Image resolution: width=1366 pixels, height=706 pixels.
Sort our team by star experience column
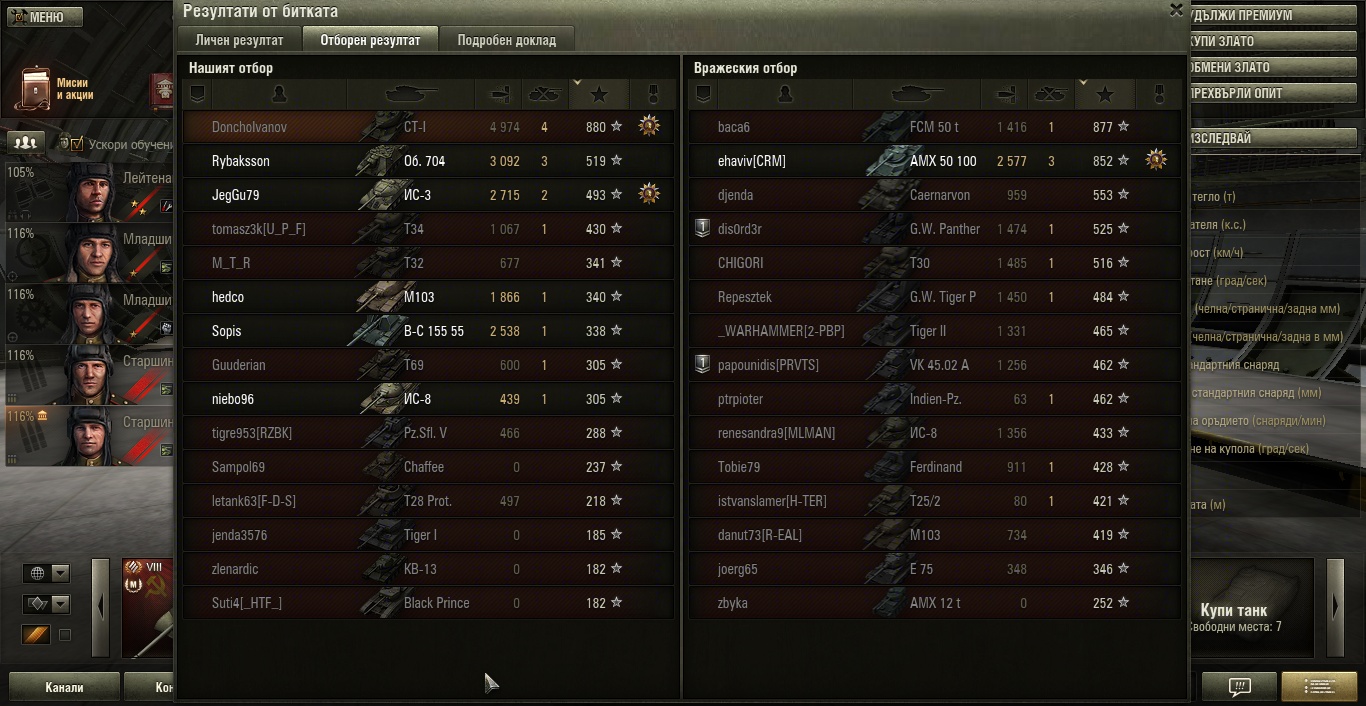coord(599,94)
